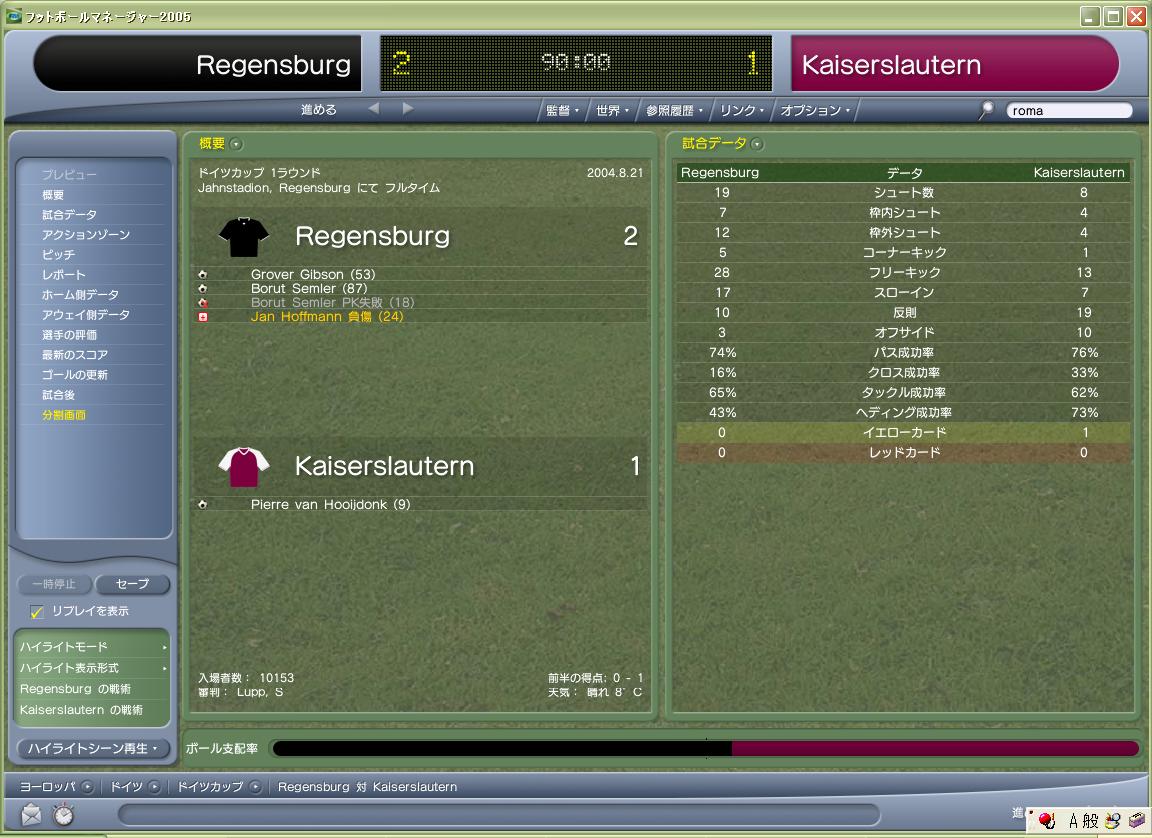The width and height of the screenshot is (1152, 838).
Task: Open ハイライトモード options
Action: coord(92,647)
